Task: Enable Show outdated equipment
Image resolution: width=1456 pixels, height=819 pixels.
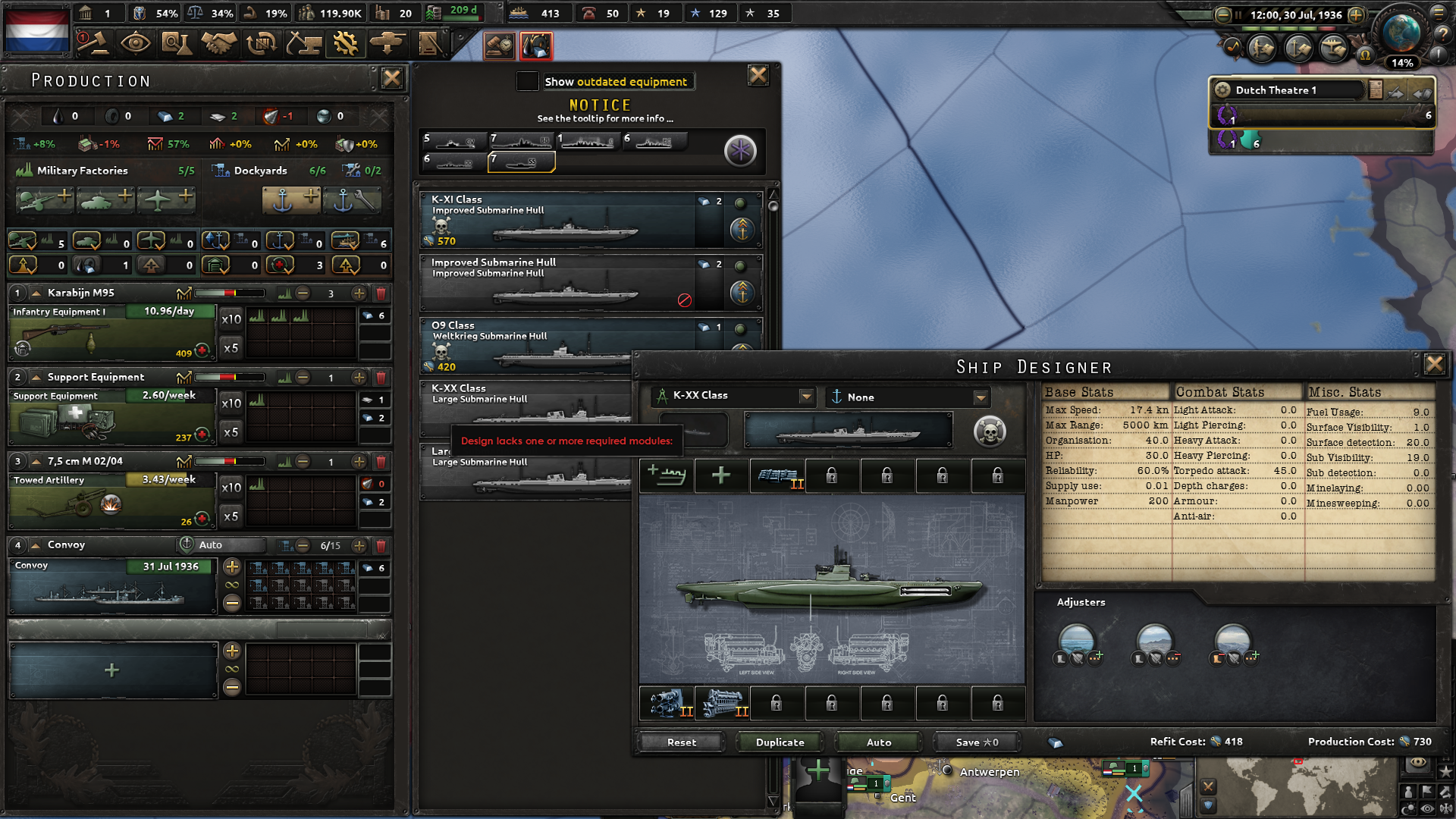Action: pyautogui.click(x=527, y=81)
